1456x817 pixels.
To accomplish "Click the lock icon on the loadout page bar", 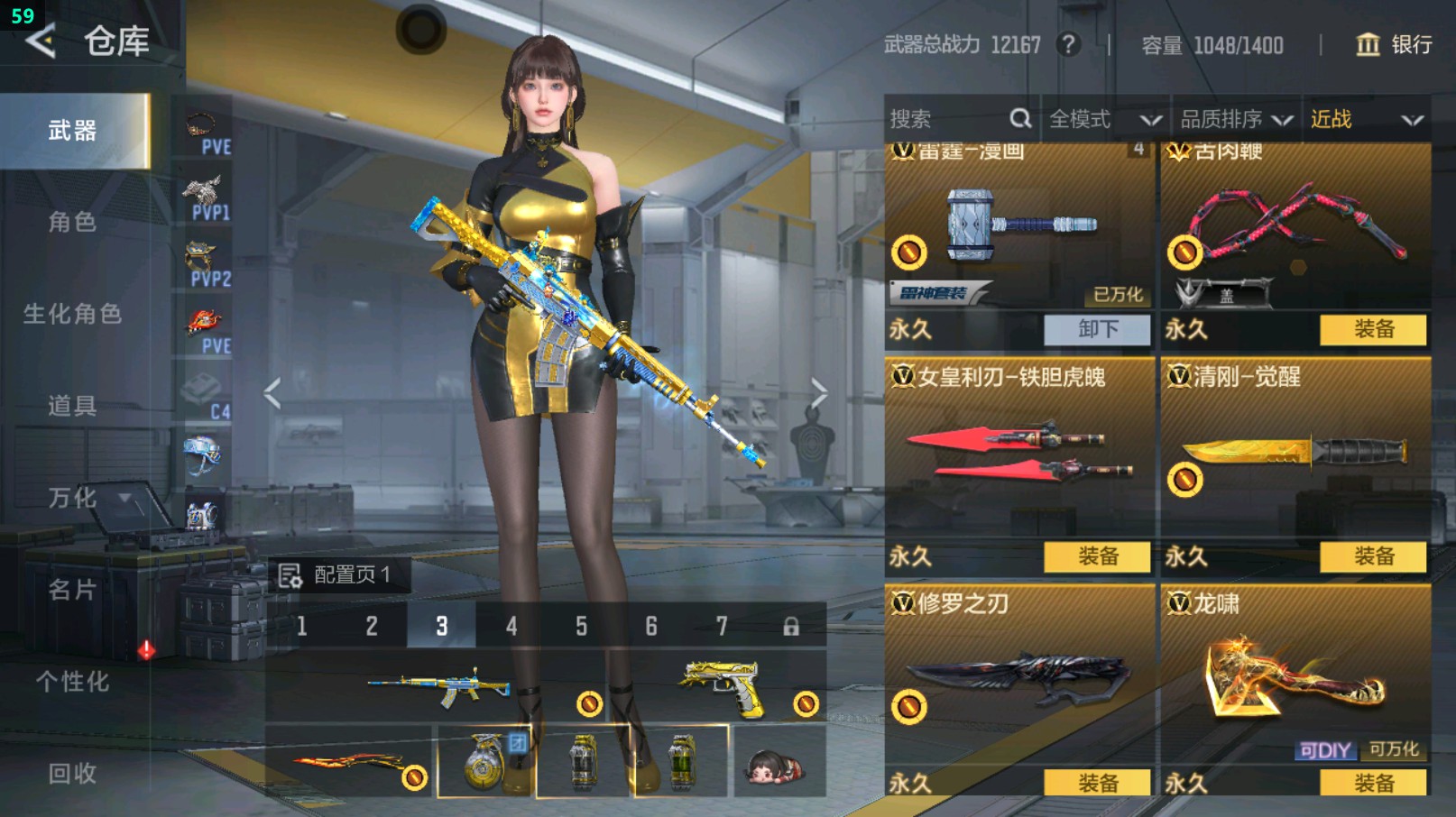I will 790,624.
